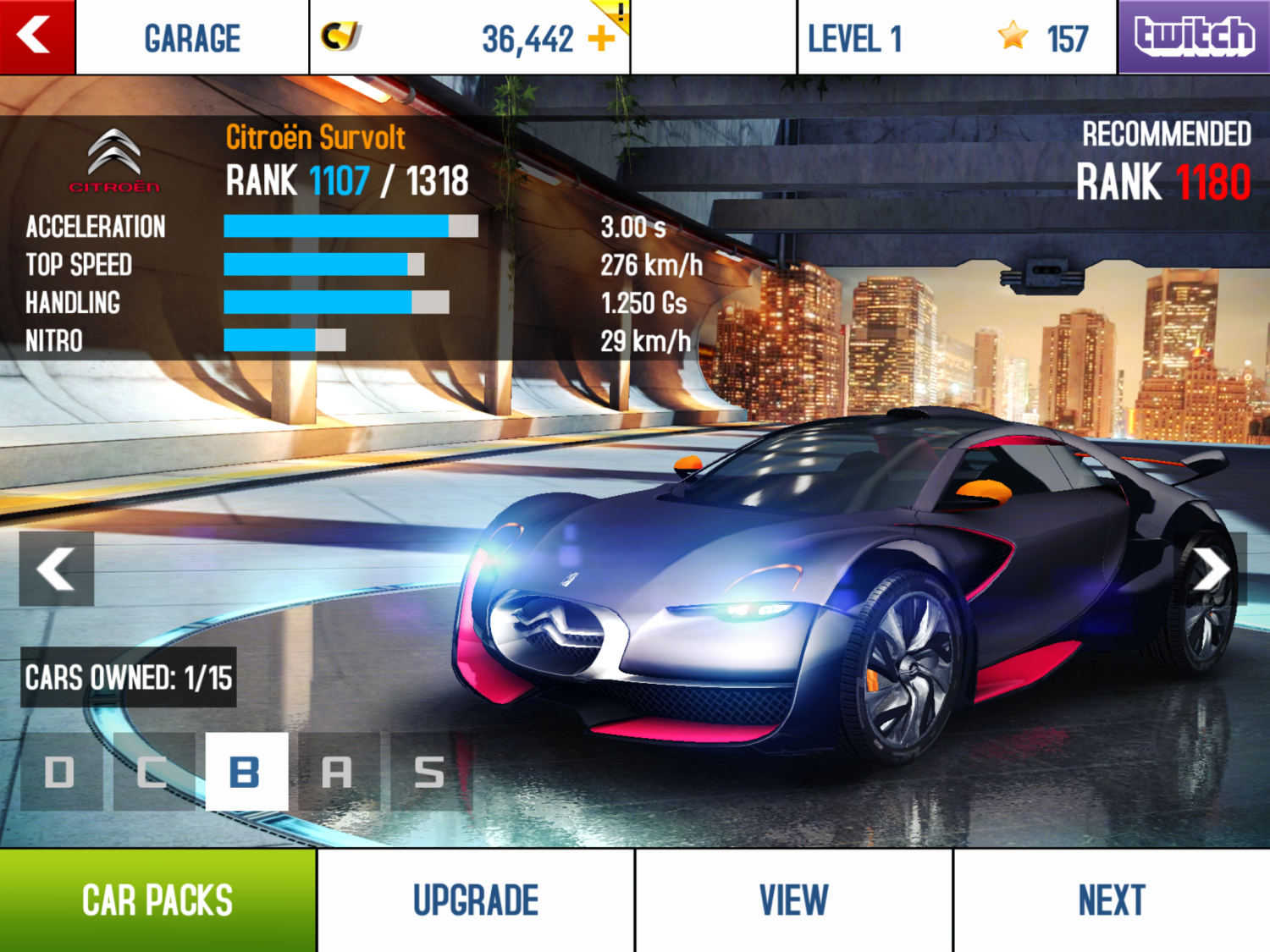Click the View button
Image resolution: width=1270 pixels, height=952 pixels.
pos(793,900)
